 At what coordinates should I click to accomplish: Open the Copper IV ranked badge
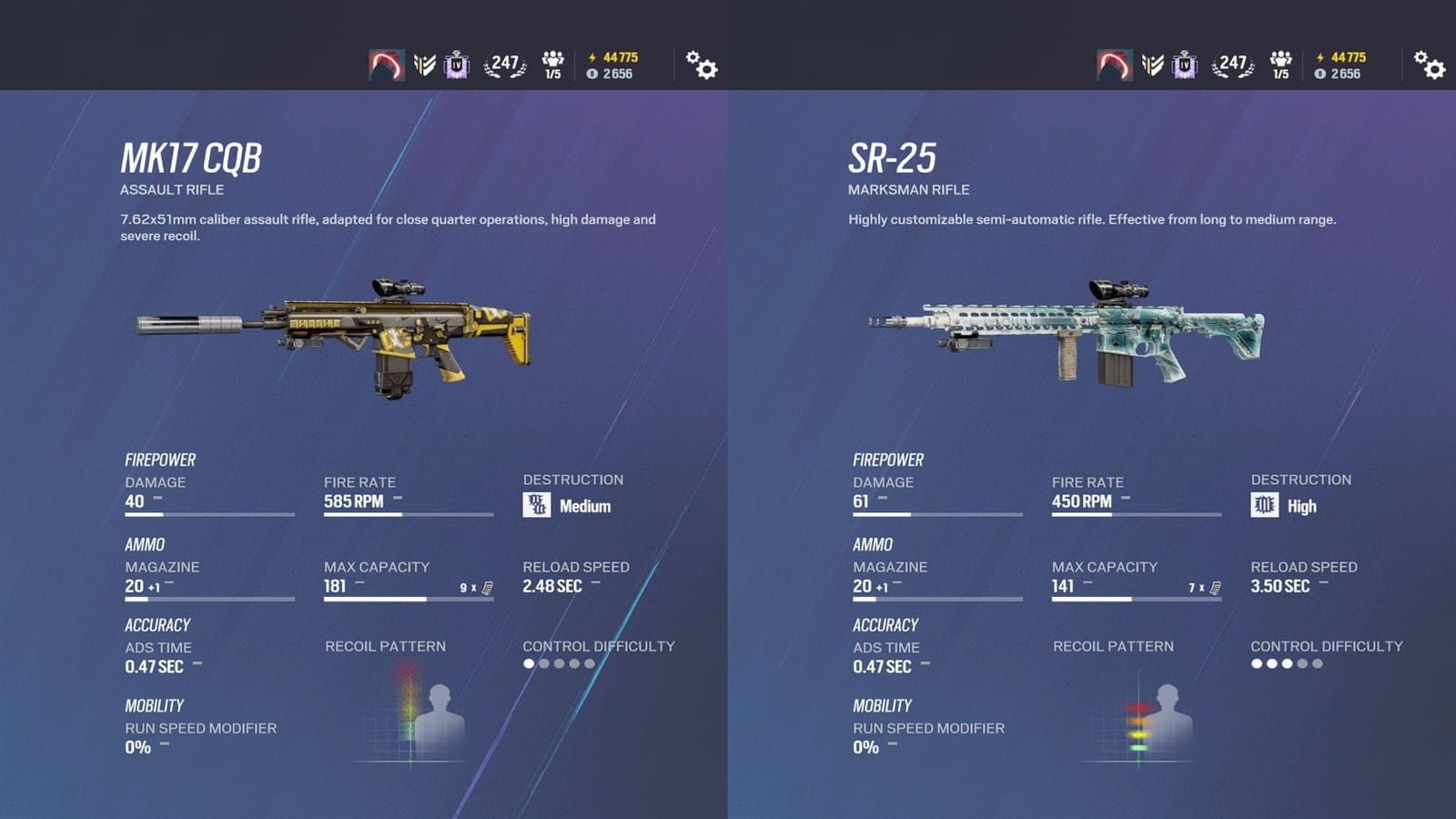coord(457,65)
